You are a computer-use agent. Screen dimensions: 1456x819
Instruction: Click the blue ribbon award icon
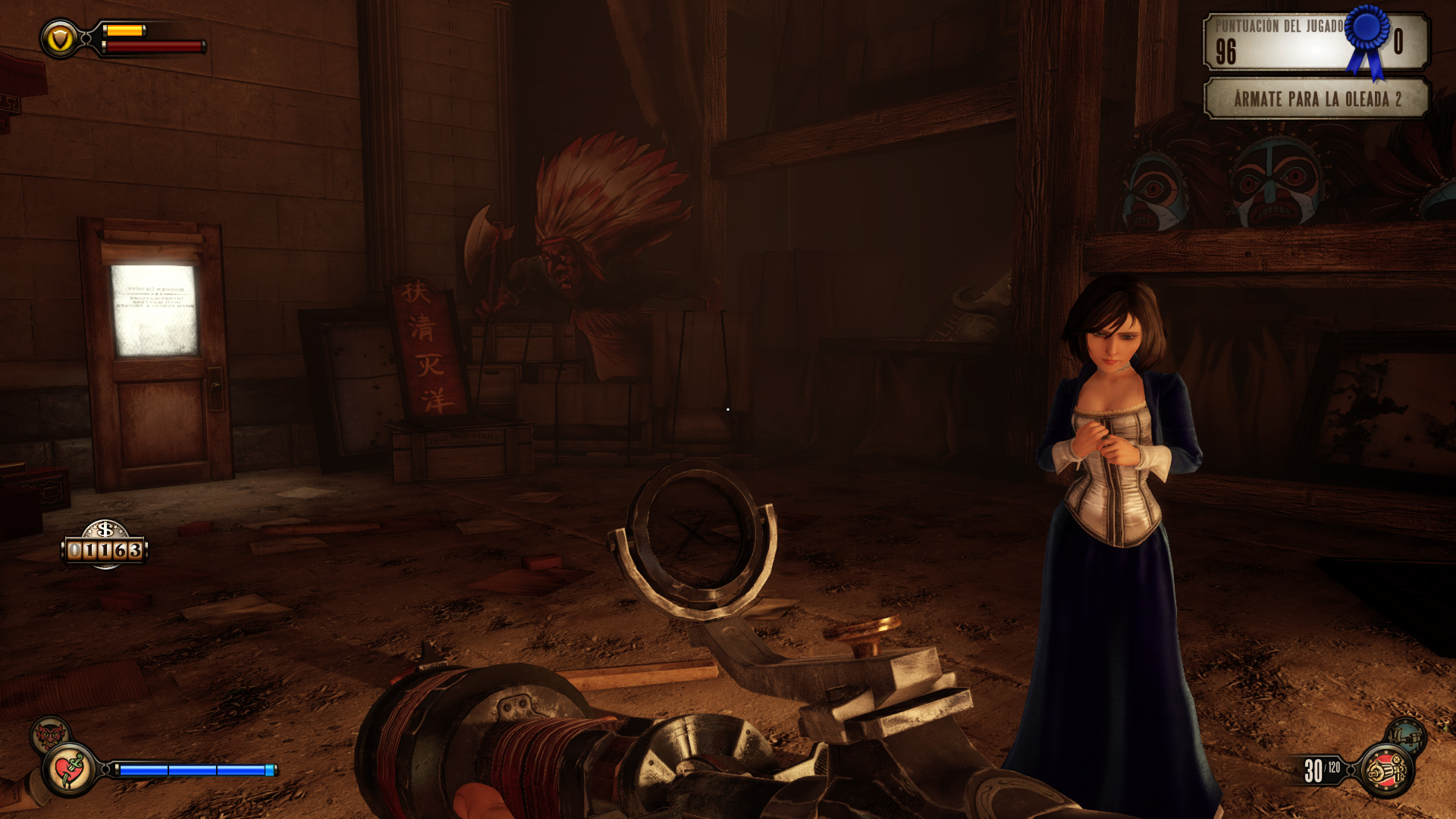[1367, 39]
